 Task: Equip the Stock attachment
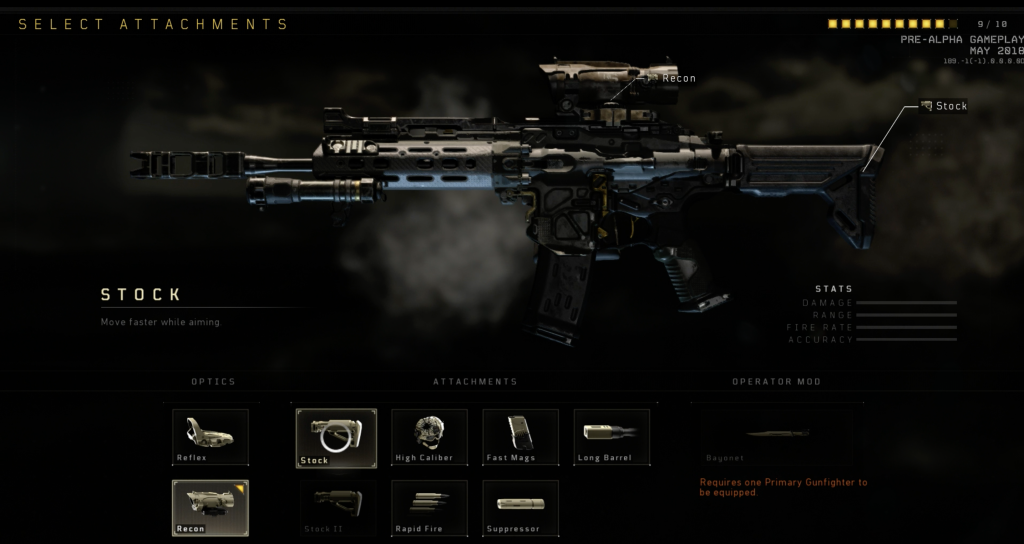336,437
